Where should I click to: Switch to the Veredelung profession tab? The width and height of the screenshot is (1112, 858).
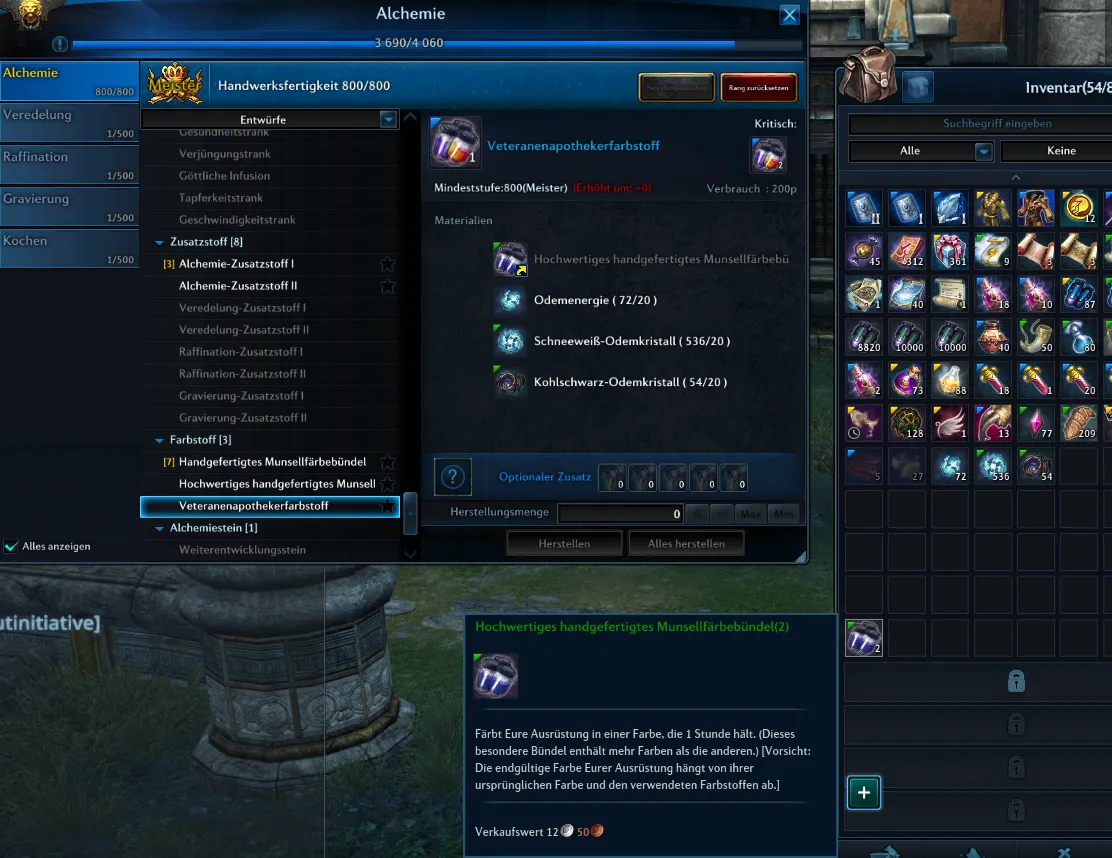[x=68, y=122]
